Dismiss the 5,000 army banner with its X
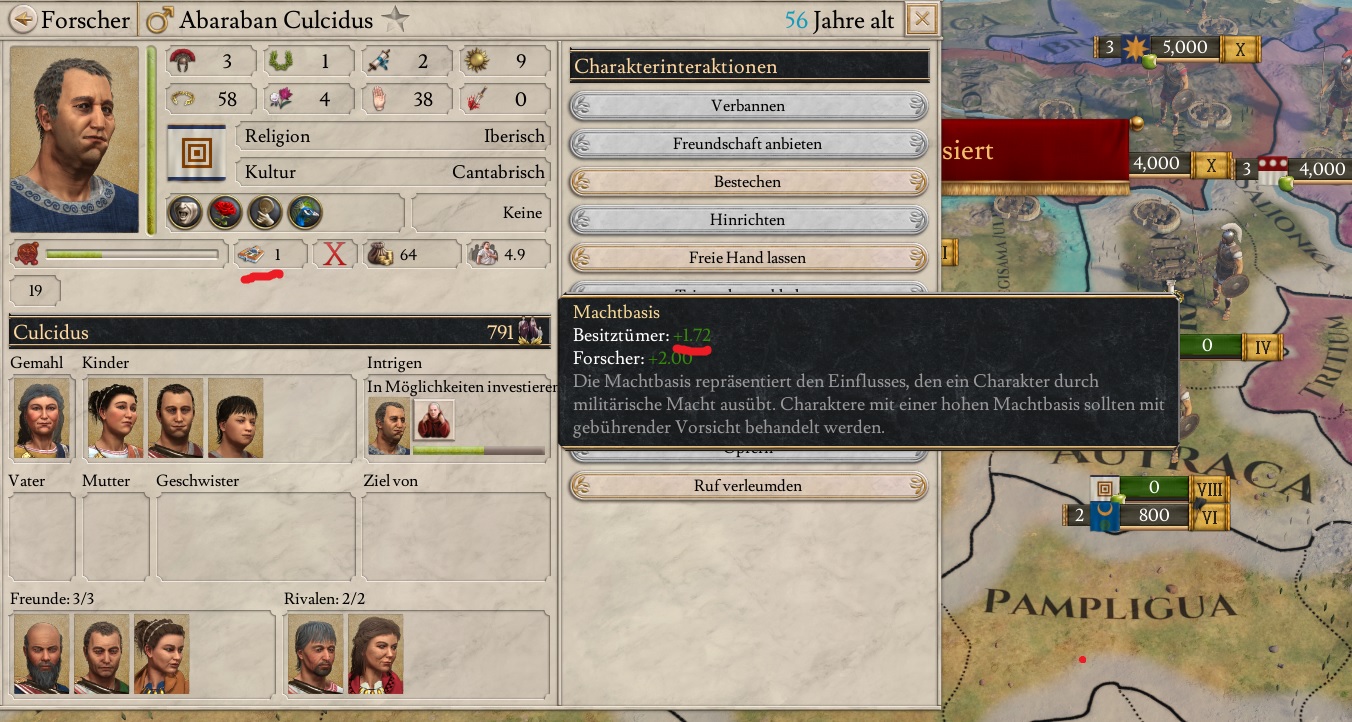Image resolution: width=1352 pixels, height=722 pixels. click(x=1241, y=47)
